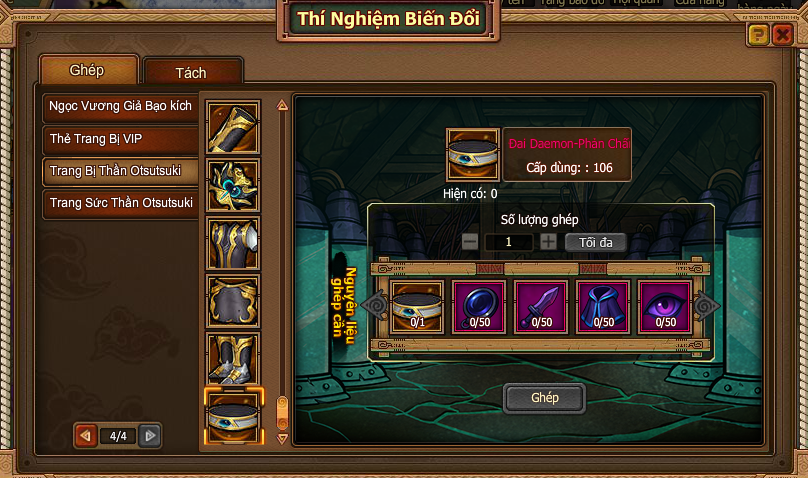Choose the armored boots item in list
Viewport: 808px width, 478px height.
coord(233,360)
